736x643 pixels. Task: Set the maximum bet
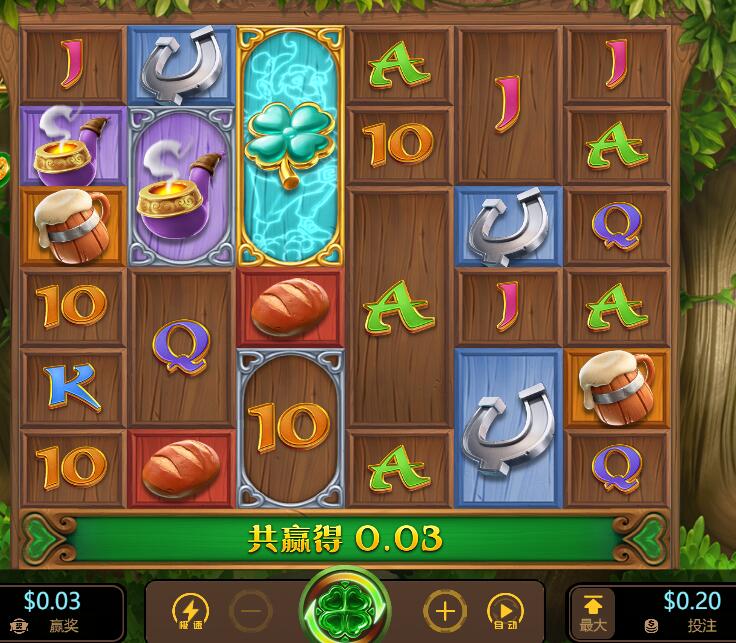click(593, 612)
